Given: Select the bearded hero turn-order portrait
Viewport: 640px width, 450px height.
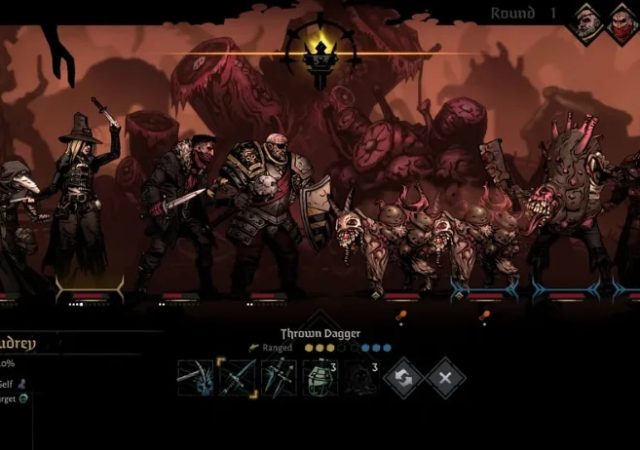Looking at the screenshot, I should (587, 20).
